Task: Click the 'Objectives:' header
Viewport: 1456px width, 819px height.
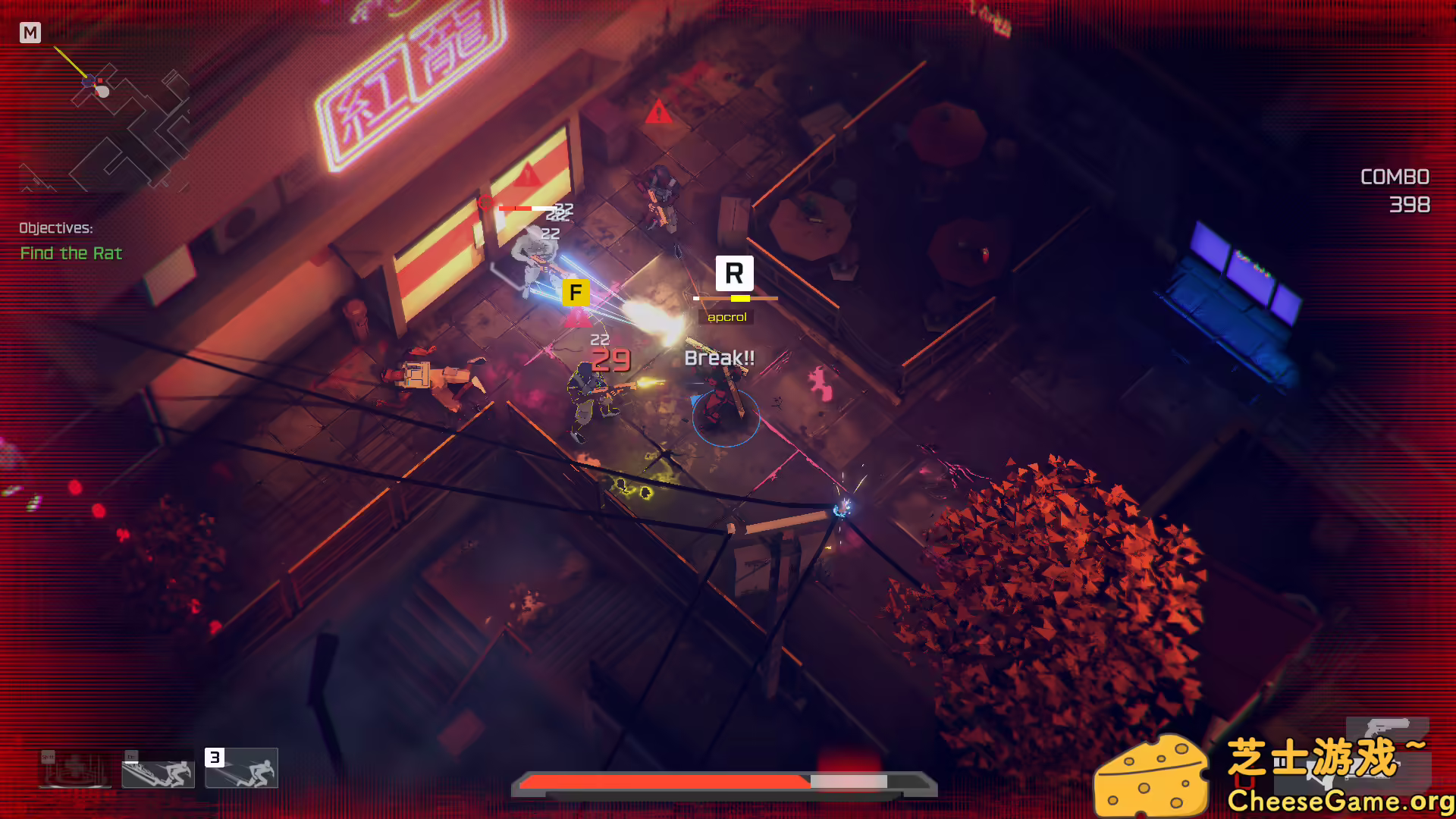Action: point(56,227)
